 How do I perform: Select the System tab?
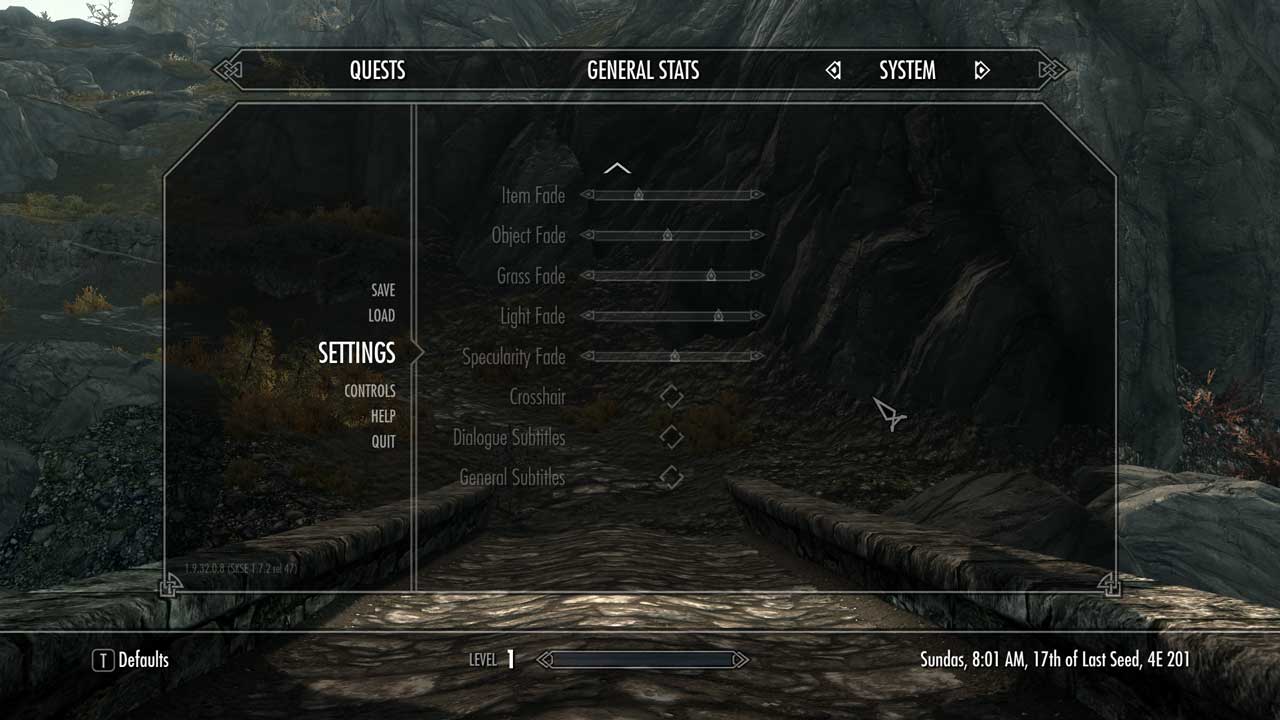(x=905, y=70)
